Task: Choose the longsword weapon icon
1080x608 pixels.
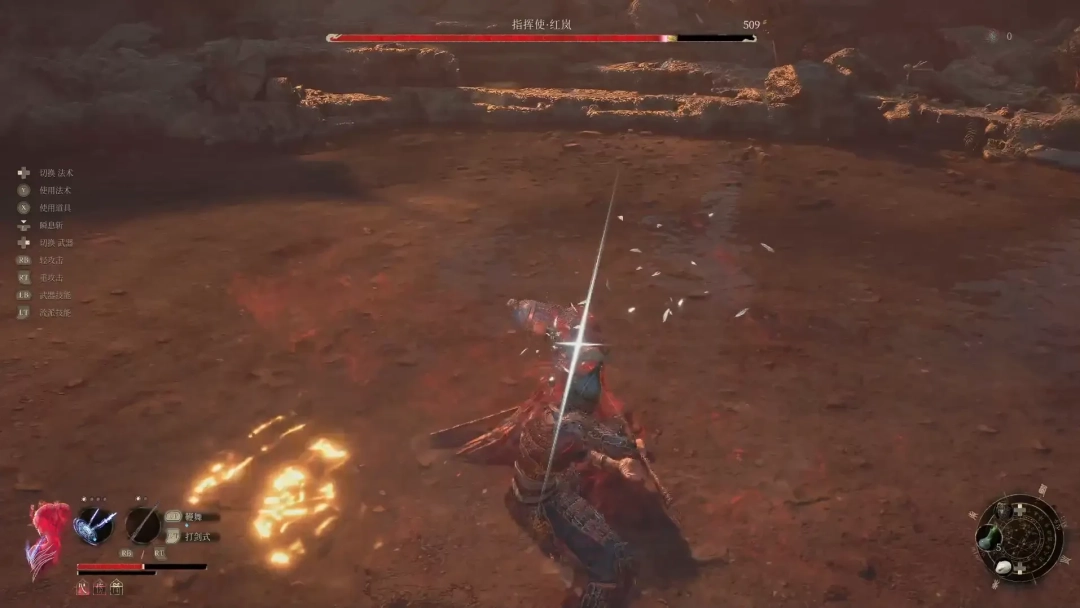Action: [143, 525]
